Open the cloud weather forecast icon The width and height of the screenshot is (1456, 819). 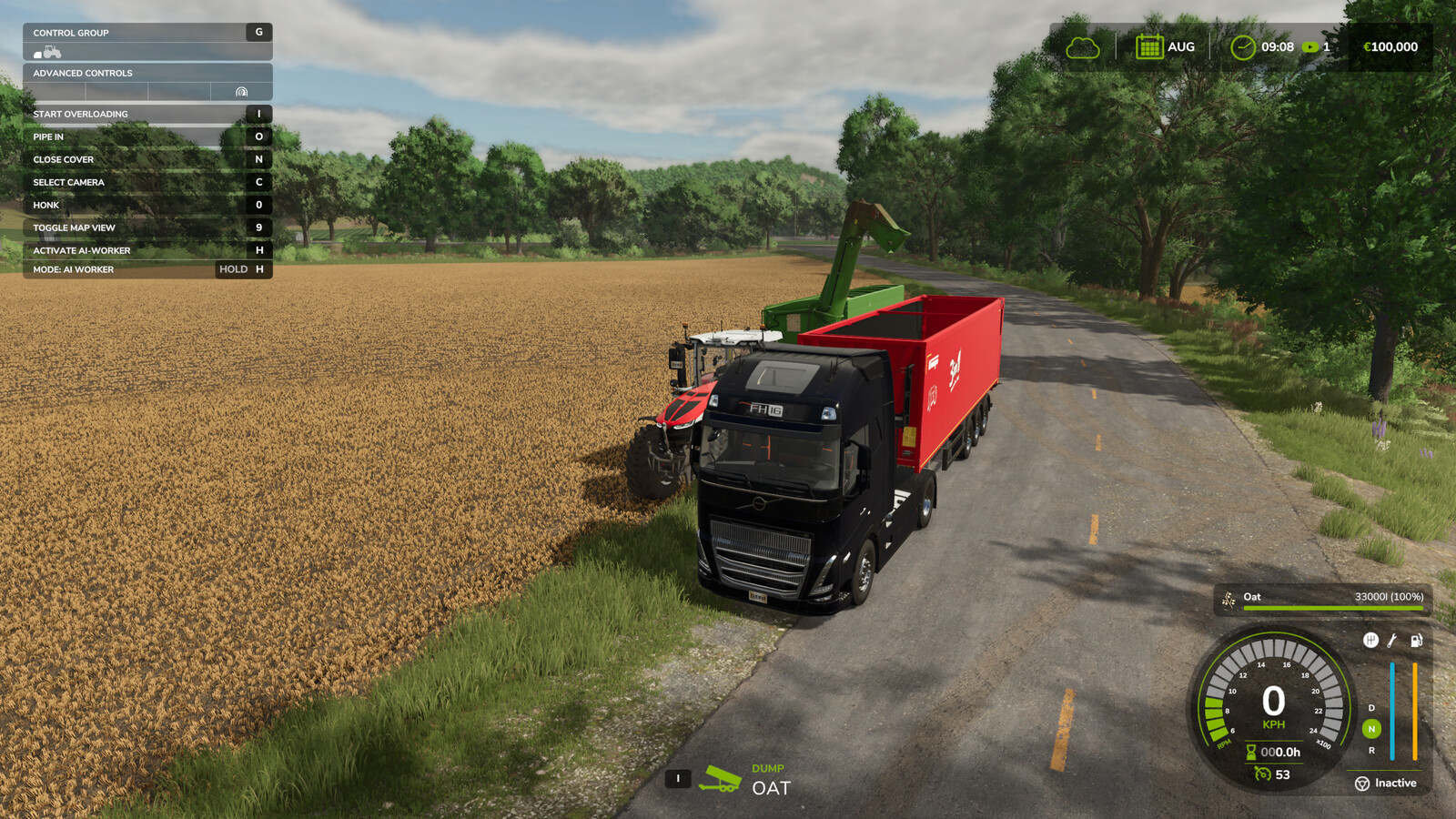1083,47
